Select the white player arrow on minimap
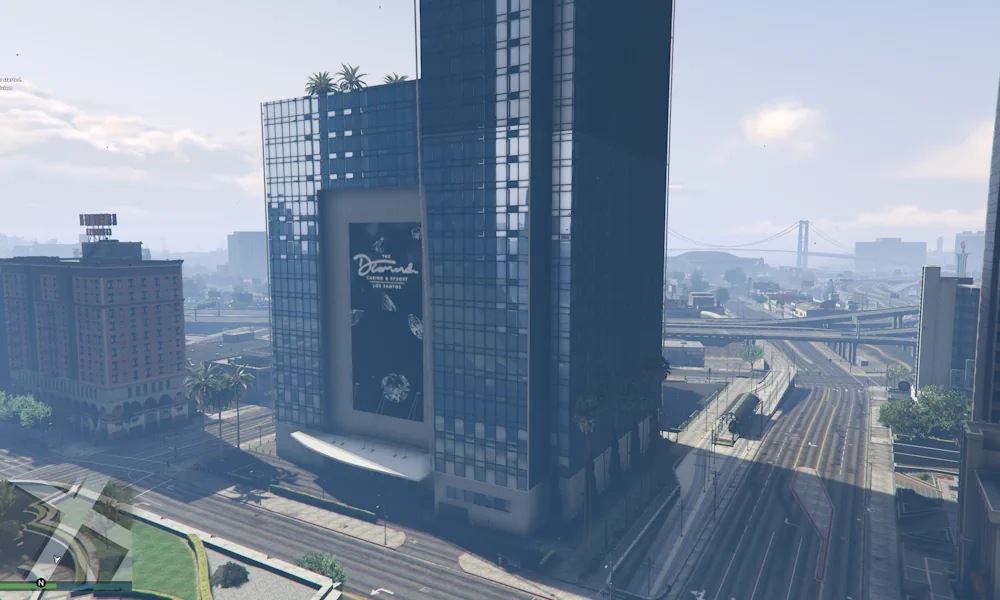 click(58, 559)
